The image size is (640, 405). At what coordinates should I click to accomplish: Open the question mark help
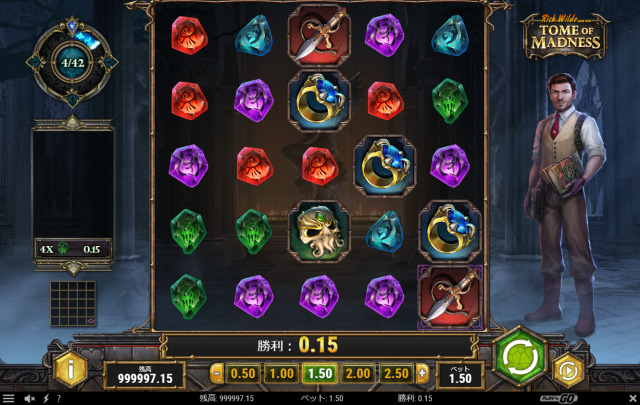[x=58, y=398]
